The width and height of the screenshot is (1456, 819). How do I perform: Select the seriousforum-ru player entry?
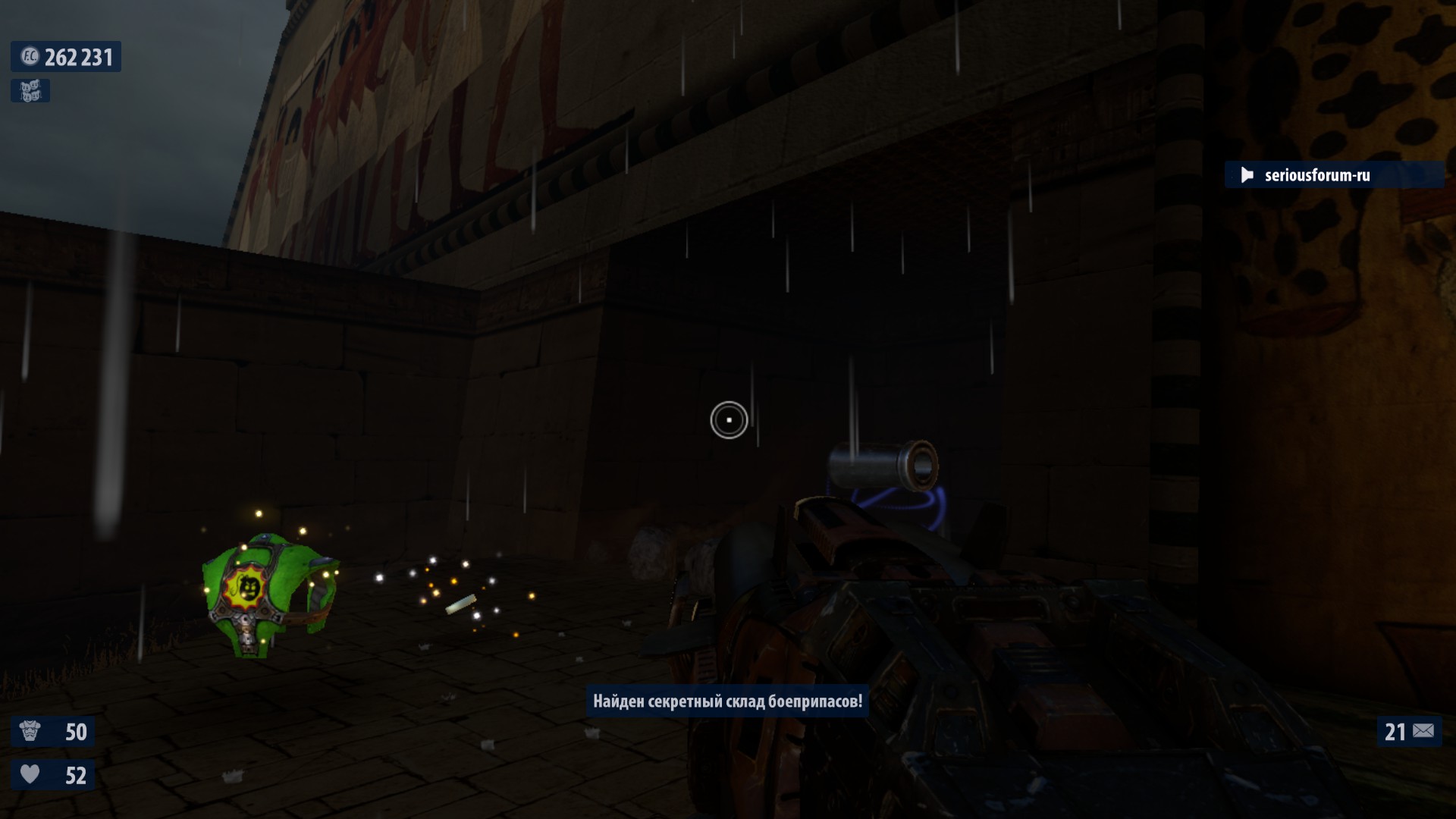click(1316, 175)
